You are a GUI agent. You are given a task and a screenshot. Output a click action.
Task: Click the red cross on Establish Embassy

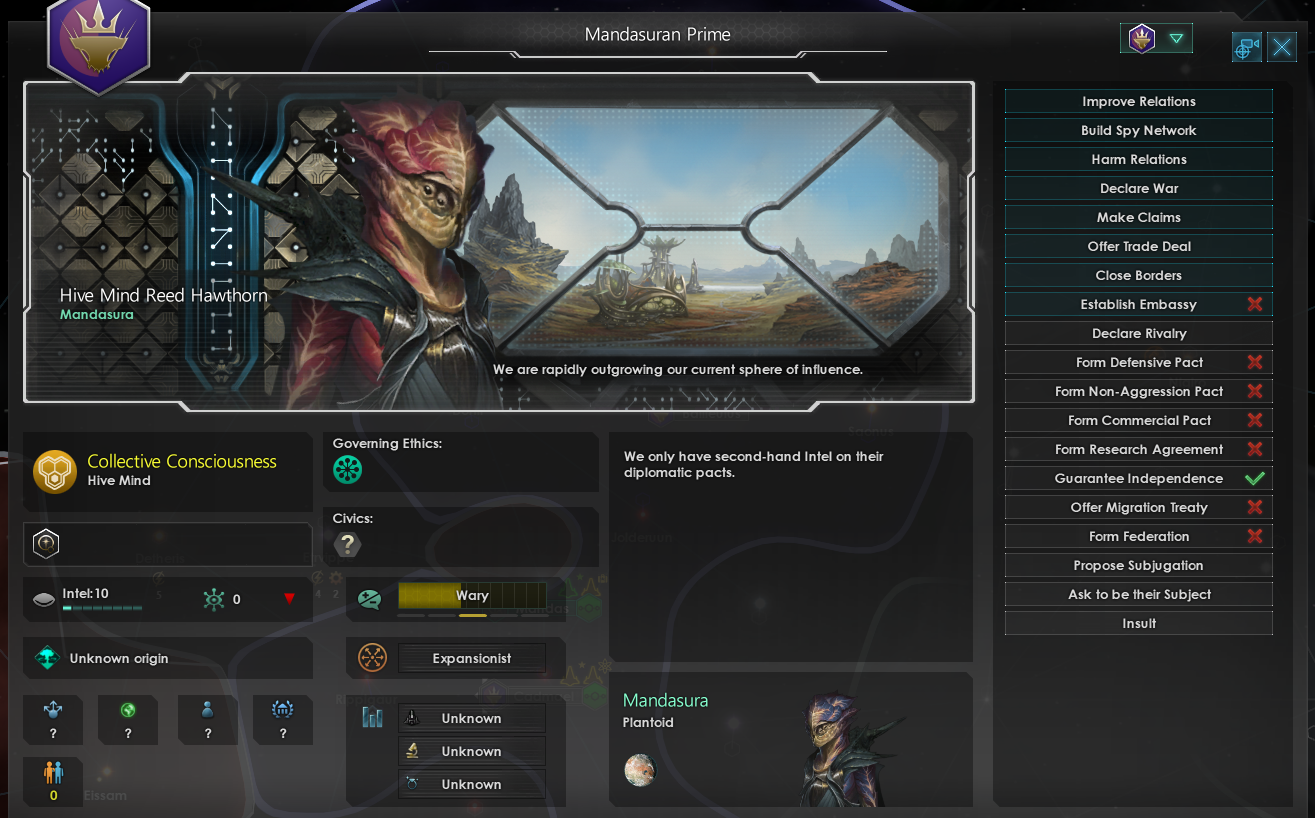click(x=1256, y=304)
